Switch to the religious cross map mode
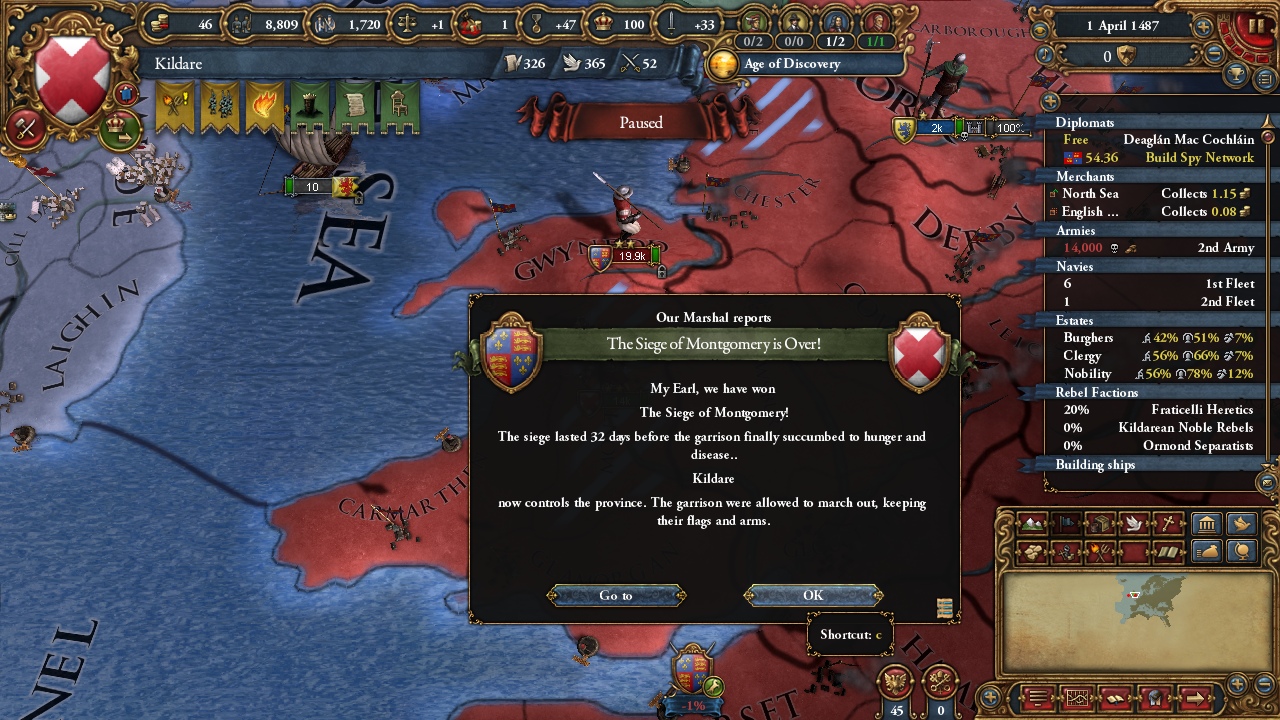Screen dimensions: 1280x720 pyautogui.click(x=1167, y=524)
